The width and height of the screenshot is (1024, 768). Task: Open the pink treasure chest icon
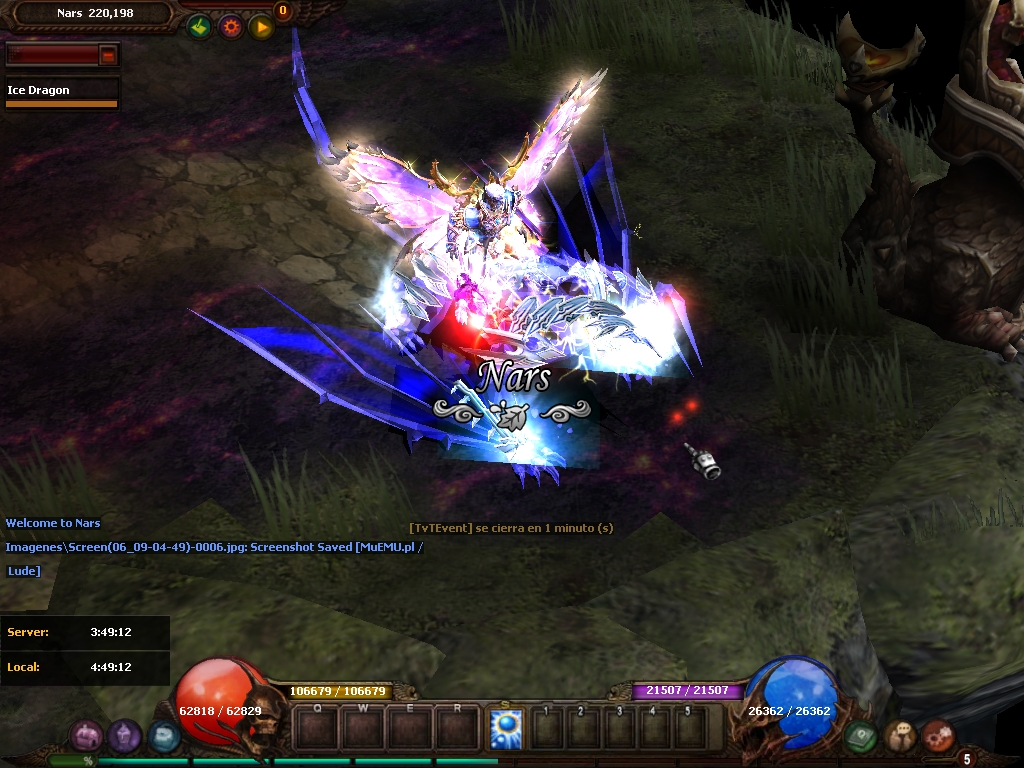pyautogui.click(x=85, y=737)
